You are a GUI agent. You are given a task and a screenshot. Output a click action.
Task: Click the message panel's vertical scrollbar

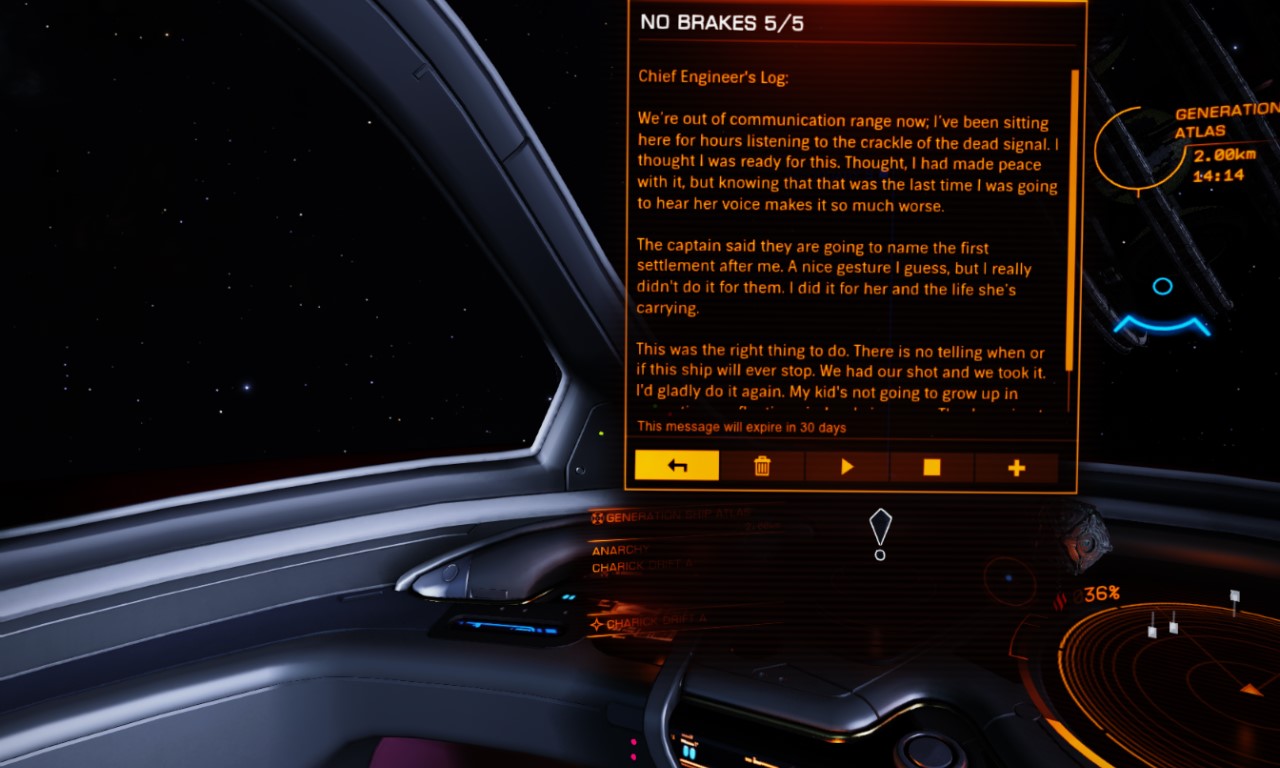[1074, 220]
